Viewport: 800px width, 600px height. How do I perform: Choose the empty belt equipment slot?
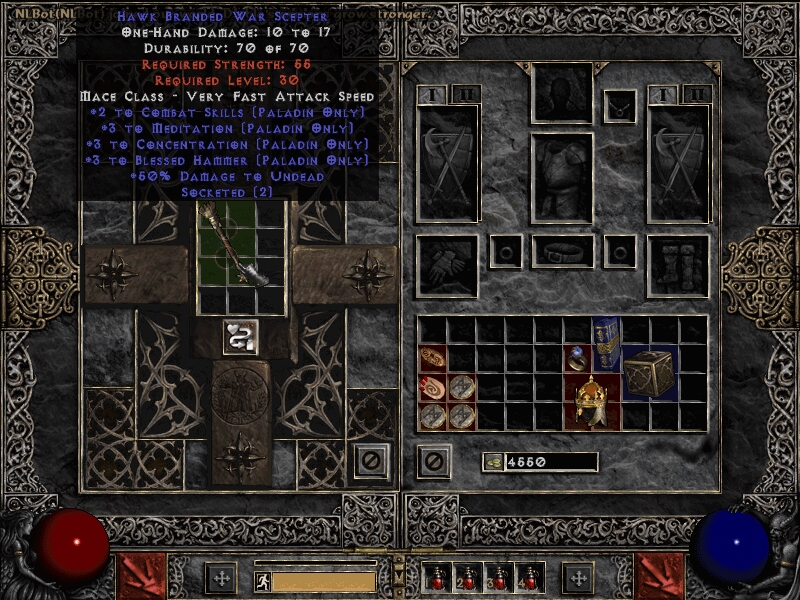(562, 250)
